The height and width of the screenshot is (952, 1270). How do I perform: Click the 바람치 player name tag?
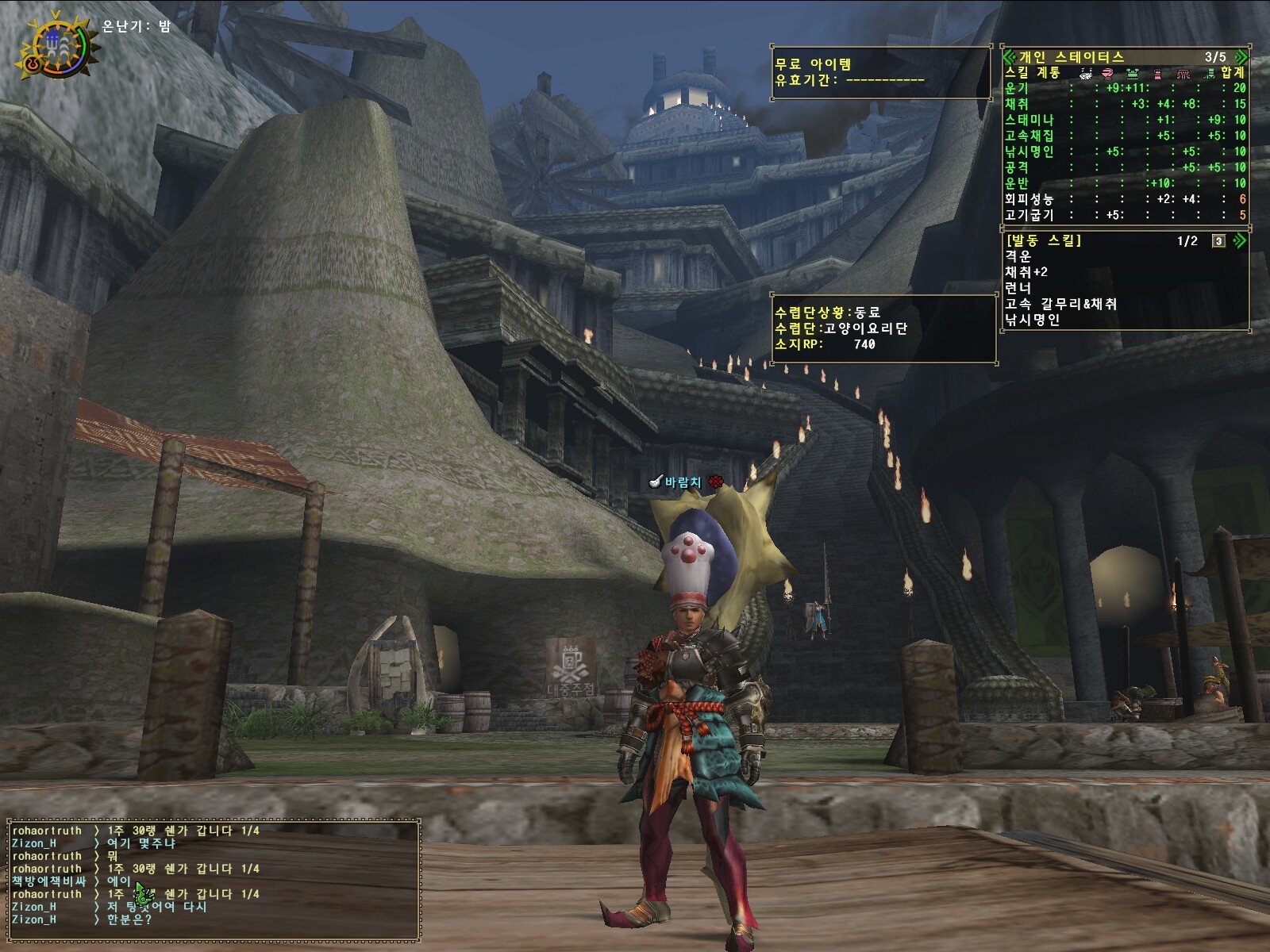pos(683,482)
